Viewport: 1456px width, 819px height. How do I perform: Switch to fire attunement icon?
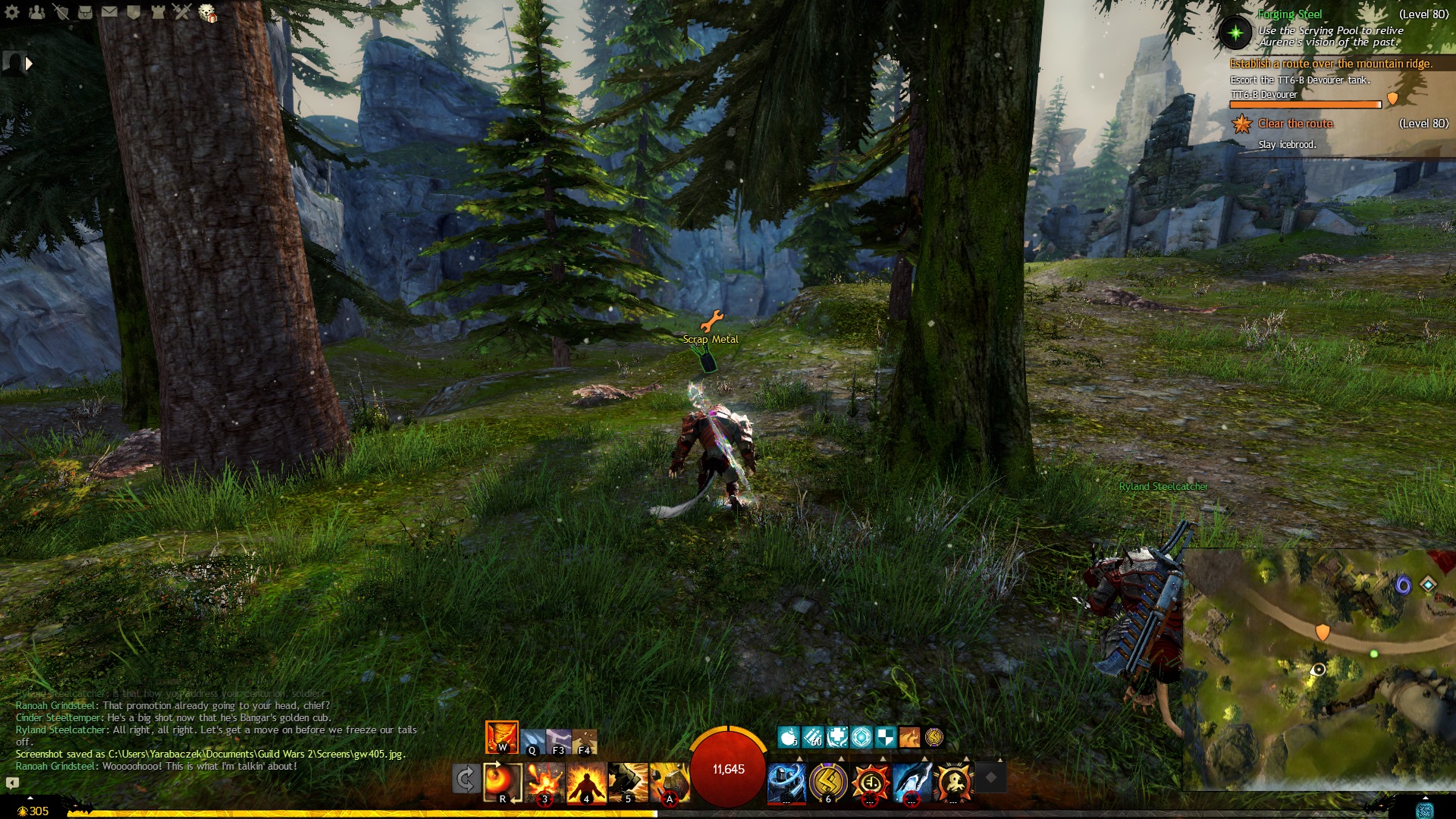point(501,737)
